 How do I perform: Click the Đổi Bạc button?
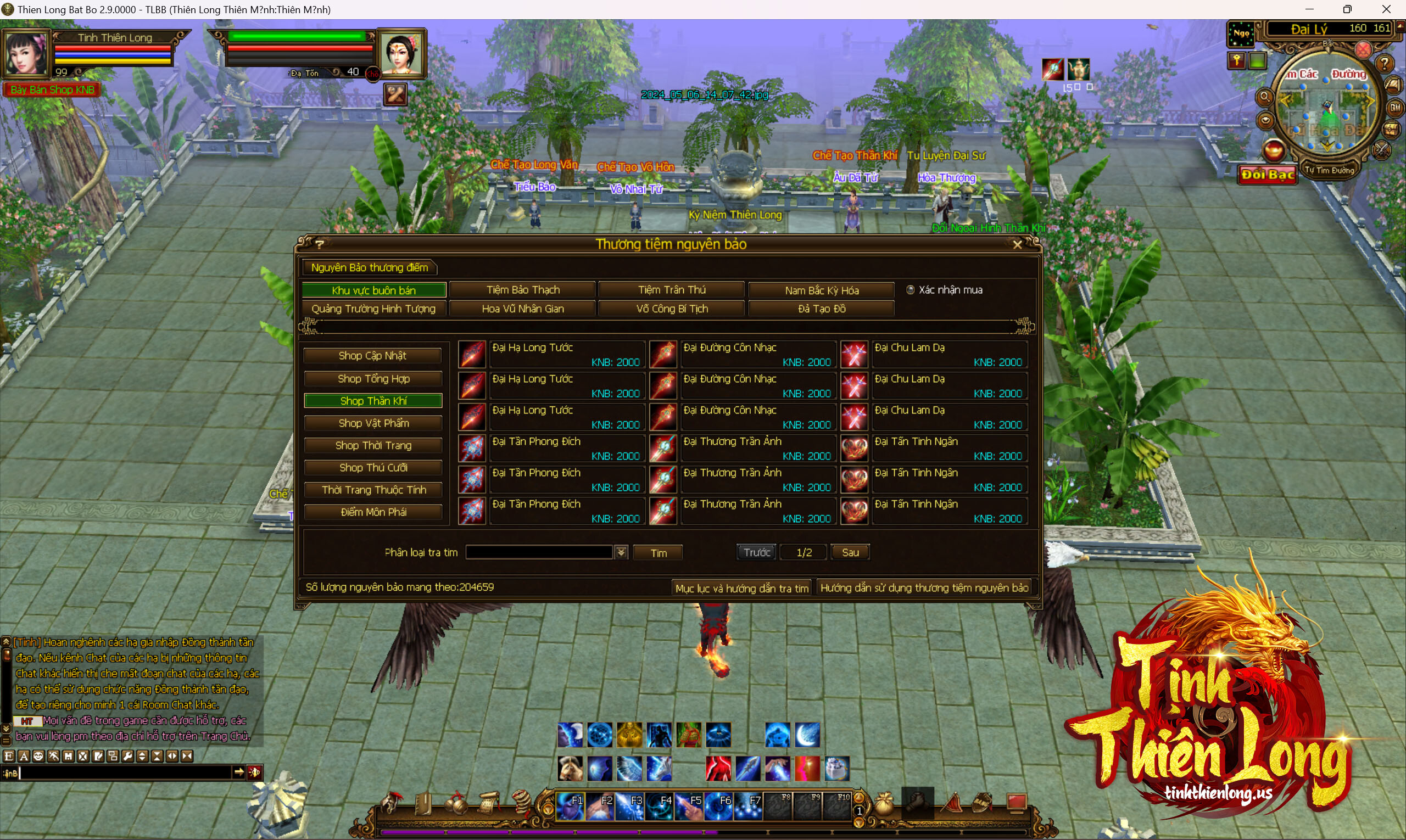coord(1267,175)
